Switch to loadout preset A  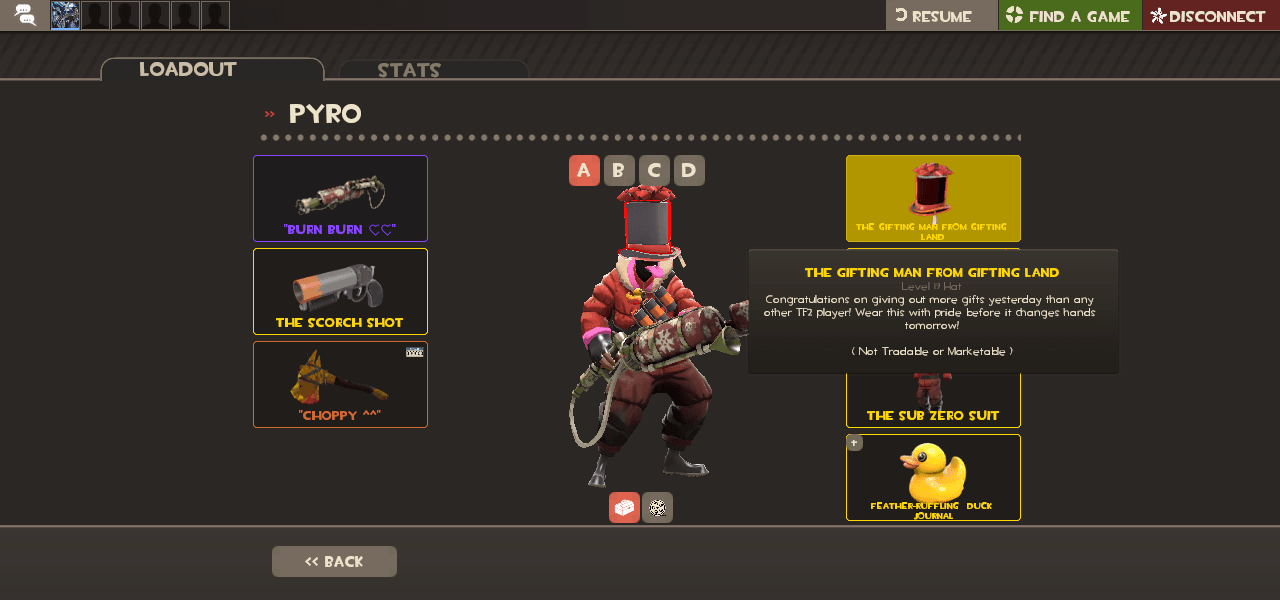584,170
